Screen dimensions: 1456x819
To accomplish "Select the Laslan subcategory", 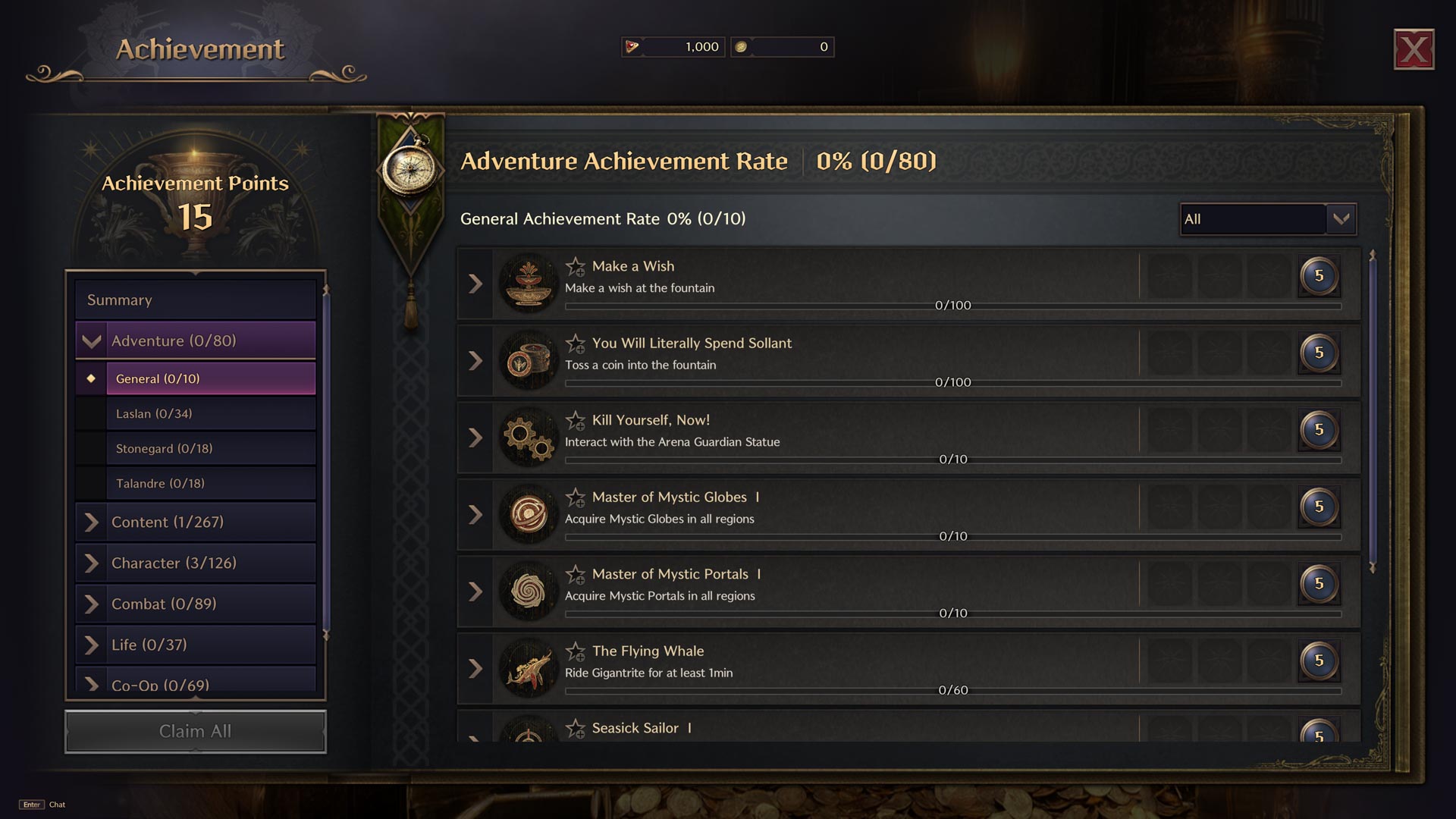I will [211, 413].
